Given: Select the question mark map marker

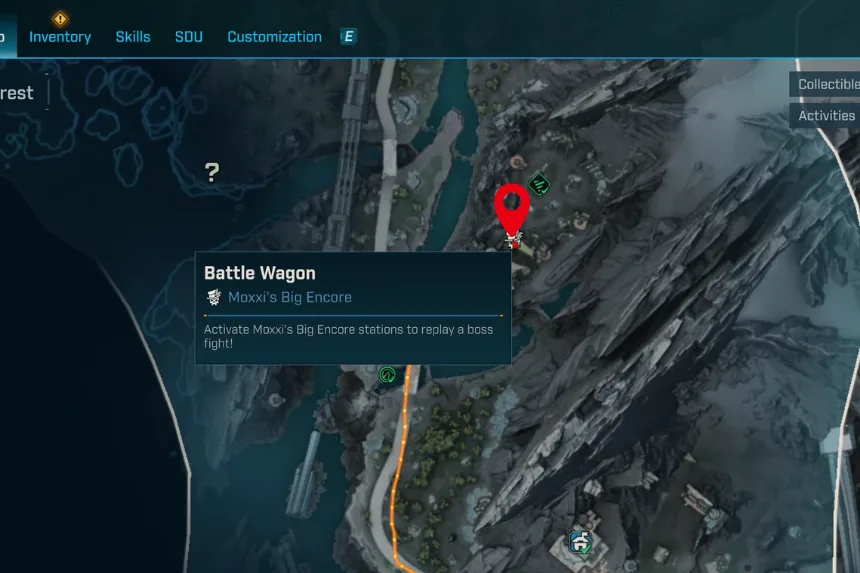Looking at the screenshot, I should (x=212, y=172).
